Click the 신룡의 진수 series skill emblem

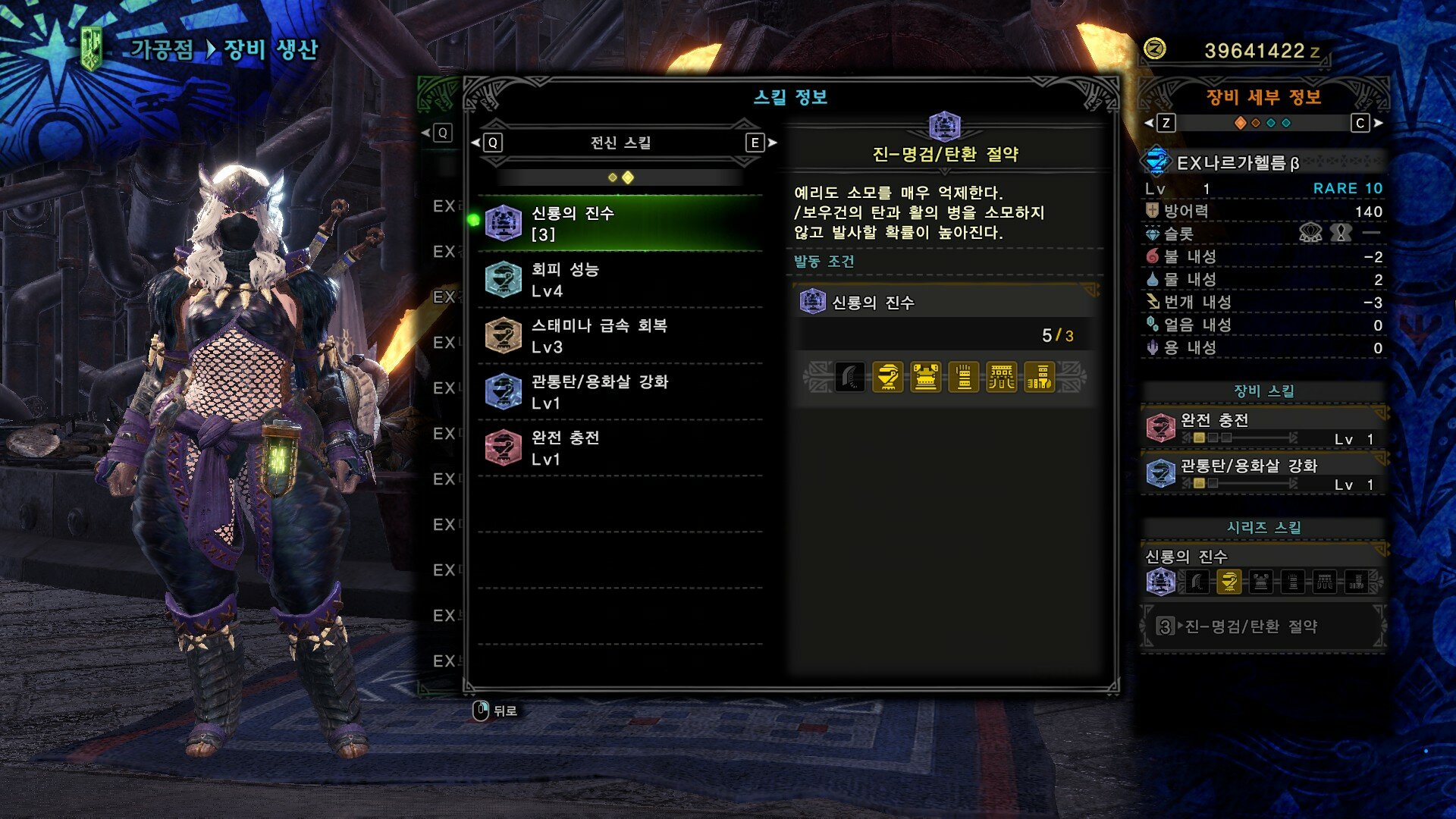coord(1159,582)
